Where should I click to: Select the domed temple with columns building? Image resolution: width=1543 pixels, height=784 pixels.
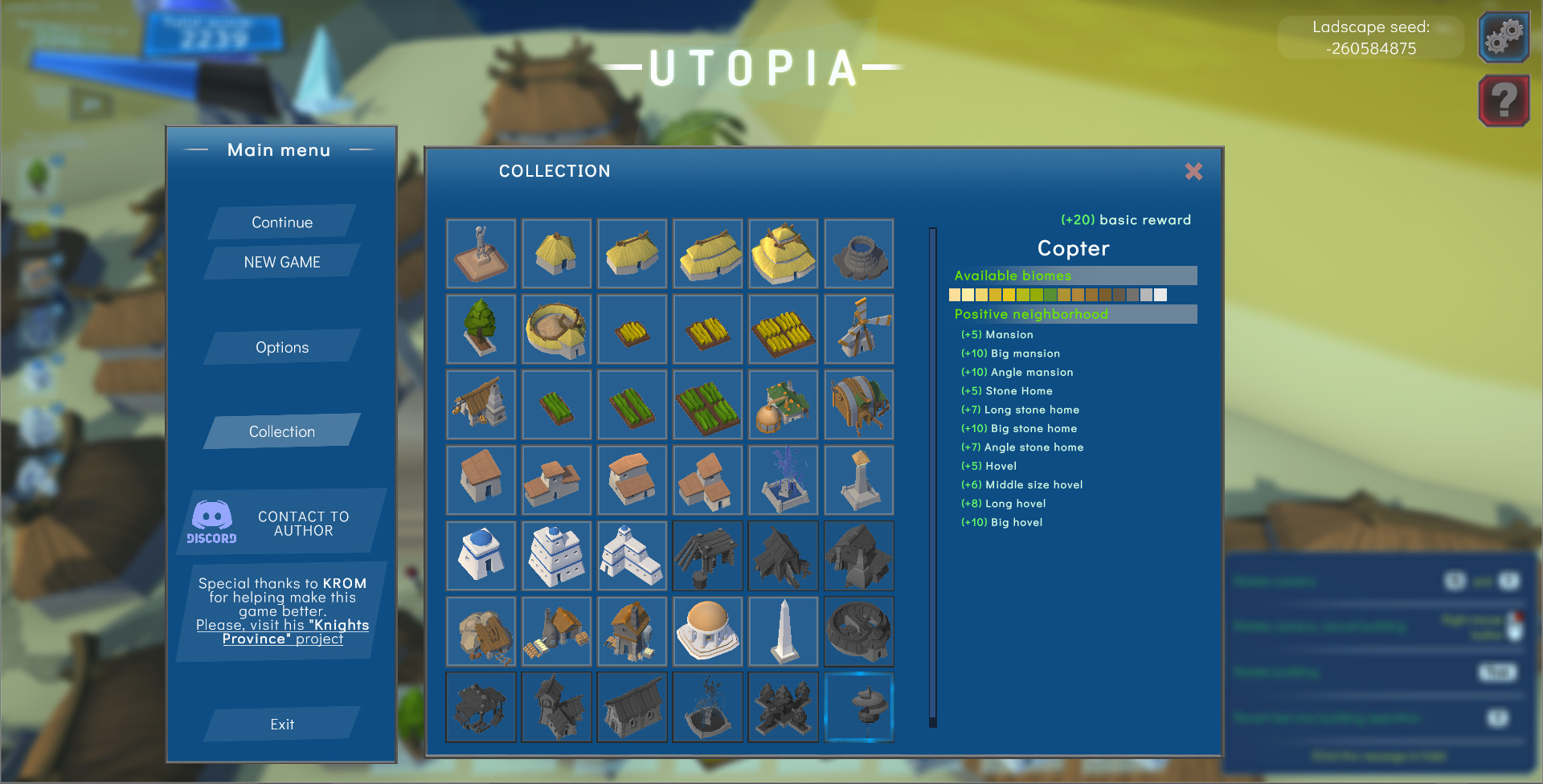[x=707, y=631]
